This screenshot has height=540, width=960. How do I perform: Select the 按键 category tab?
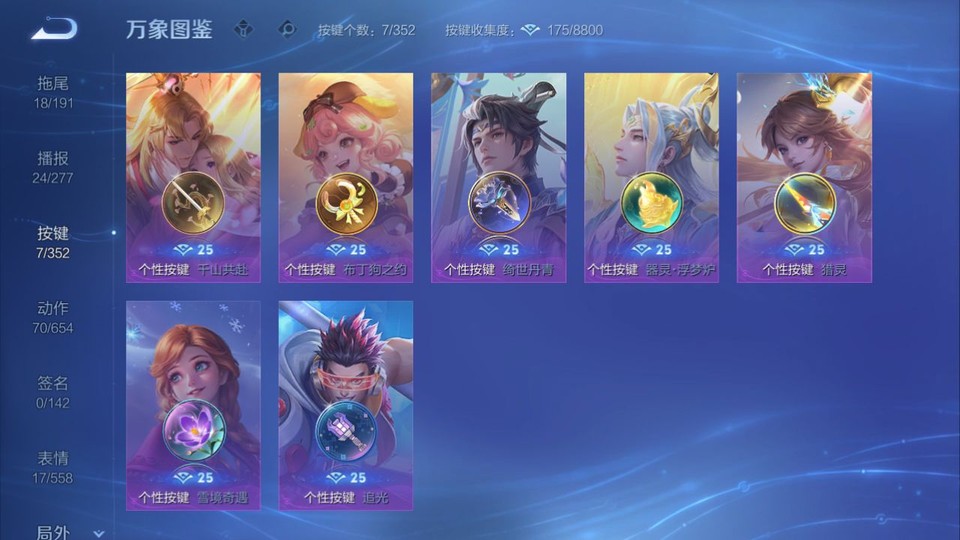pyautogui.click(x=53, y=242)
